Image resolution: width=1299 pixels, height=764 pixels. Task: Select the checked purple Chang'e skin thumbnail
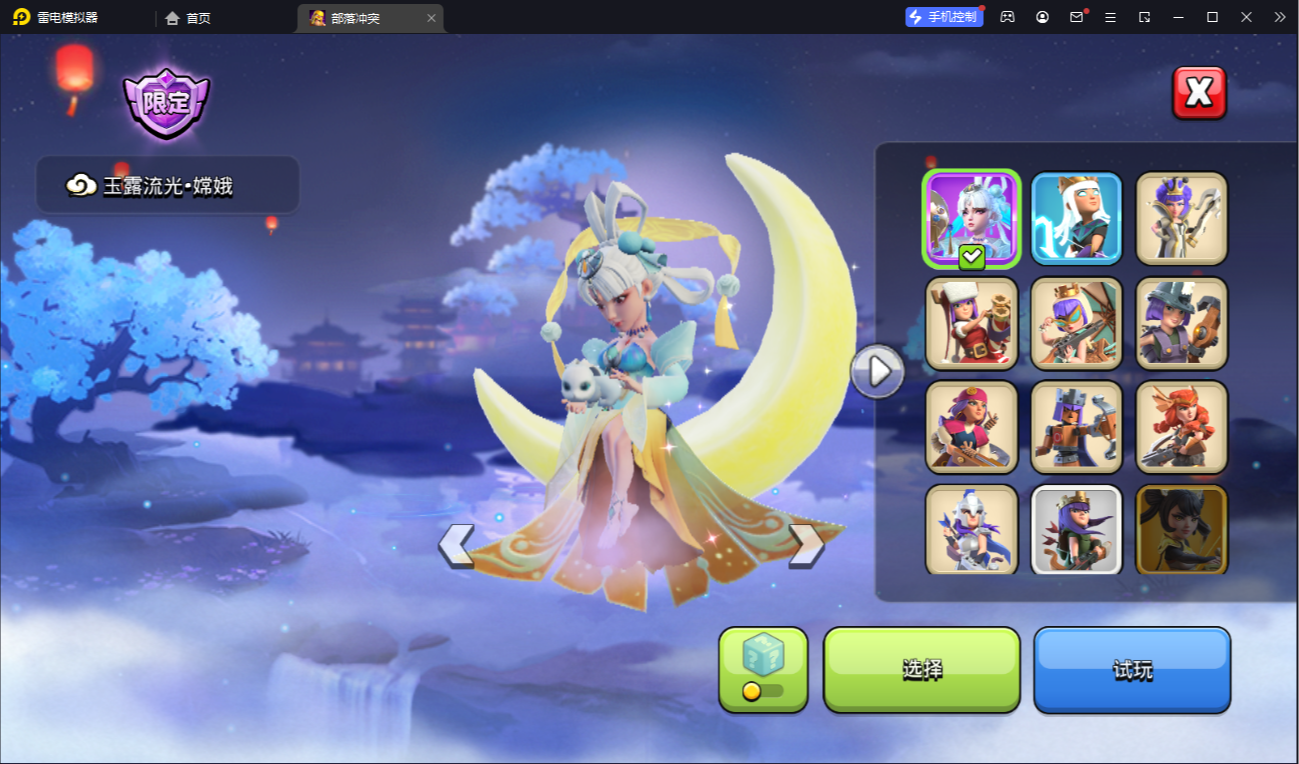pyautogui.click(x=971, y=218)
